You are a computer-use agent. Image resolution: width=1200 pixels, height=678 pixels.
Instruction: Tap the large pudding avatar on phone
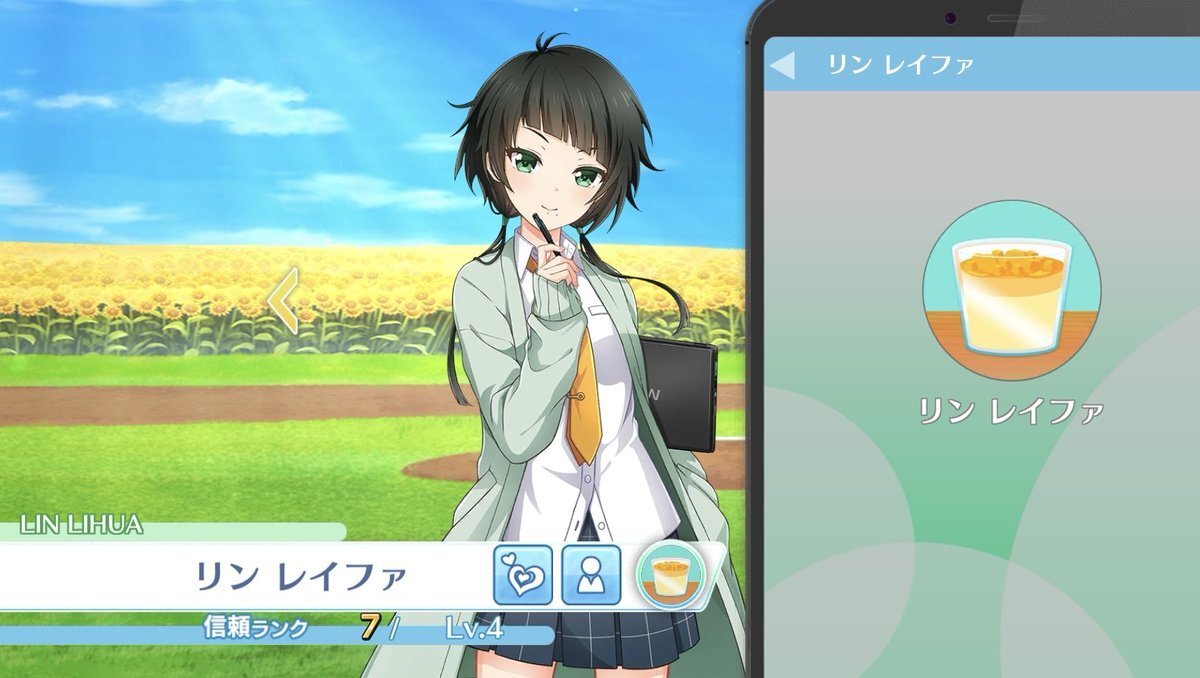pyautogui.click(x=1011, y=289)
